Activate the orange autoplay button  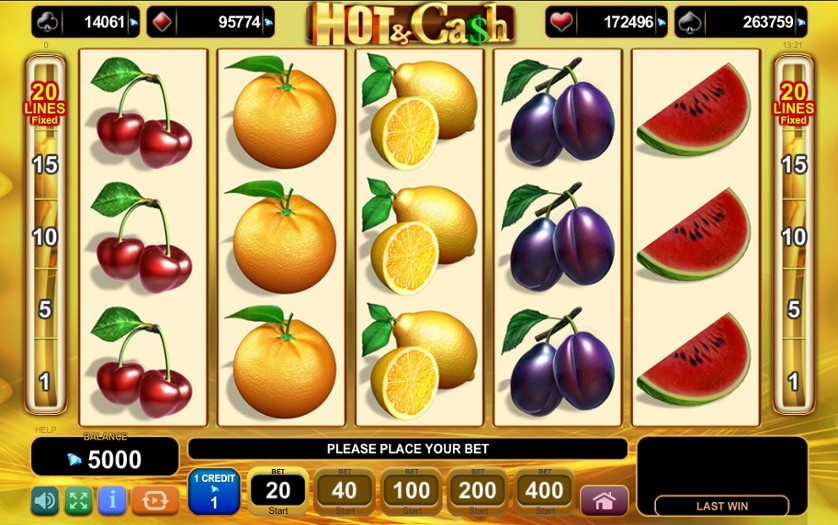click(x=154, y=499)
